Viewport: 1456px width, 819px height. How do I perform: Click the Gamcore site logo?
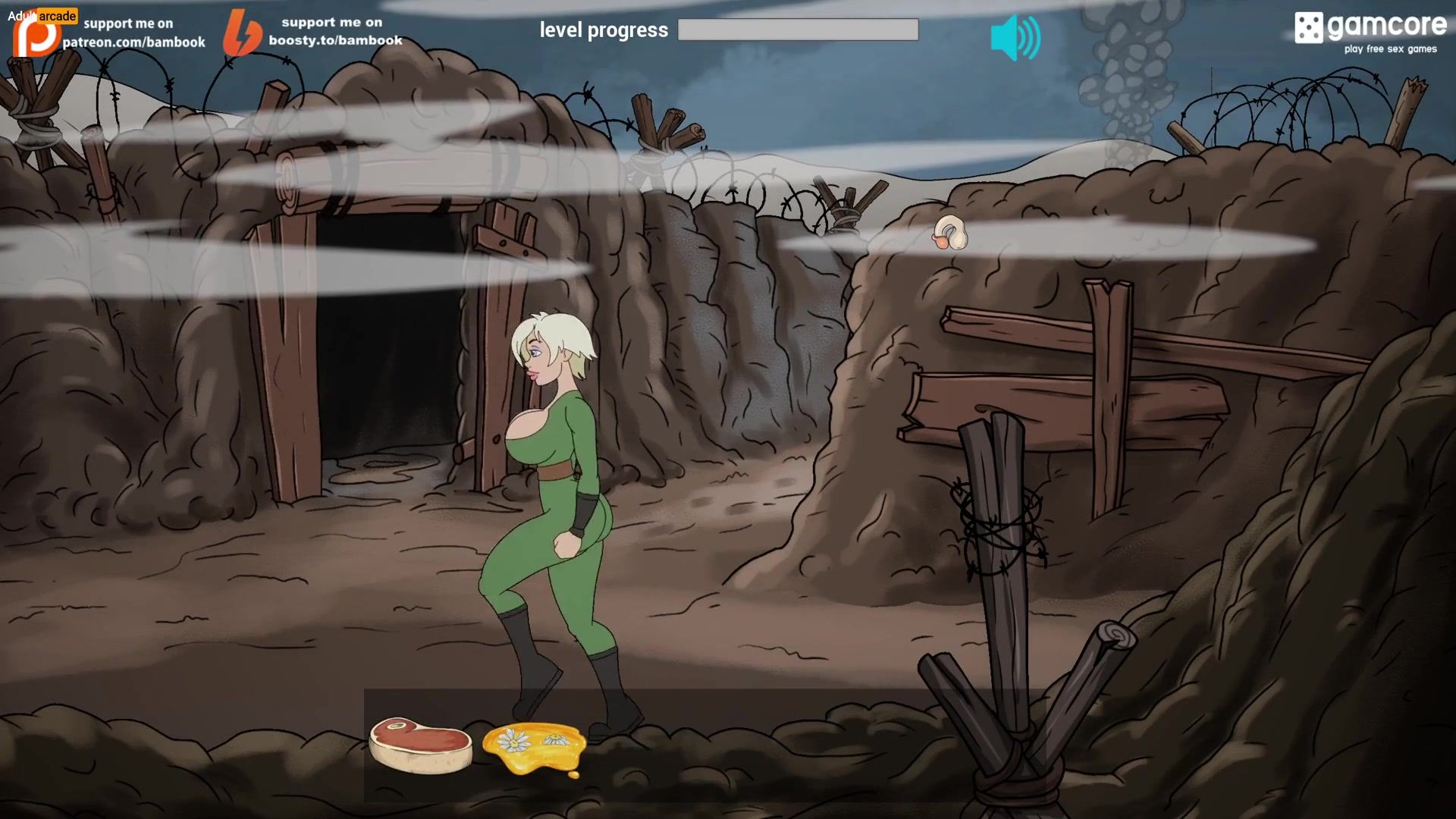1370,33
